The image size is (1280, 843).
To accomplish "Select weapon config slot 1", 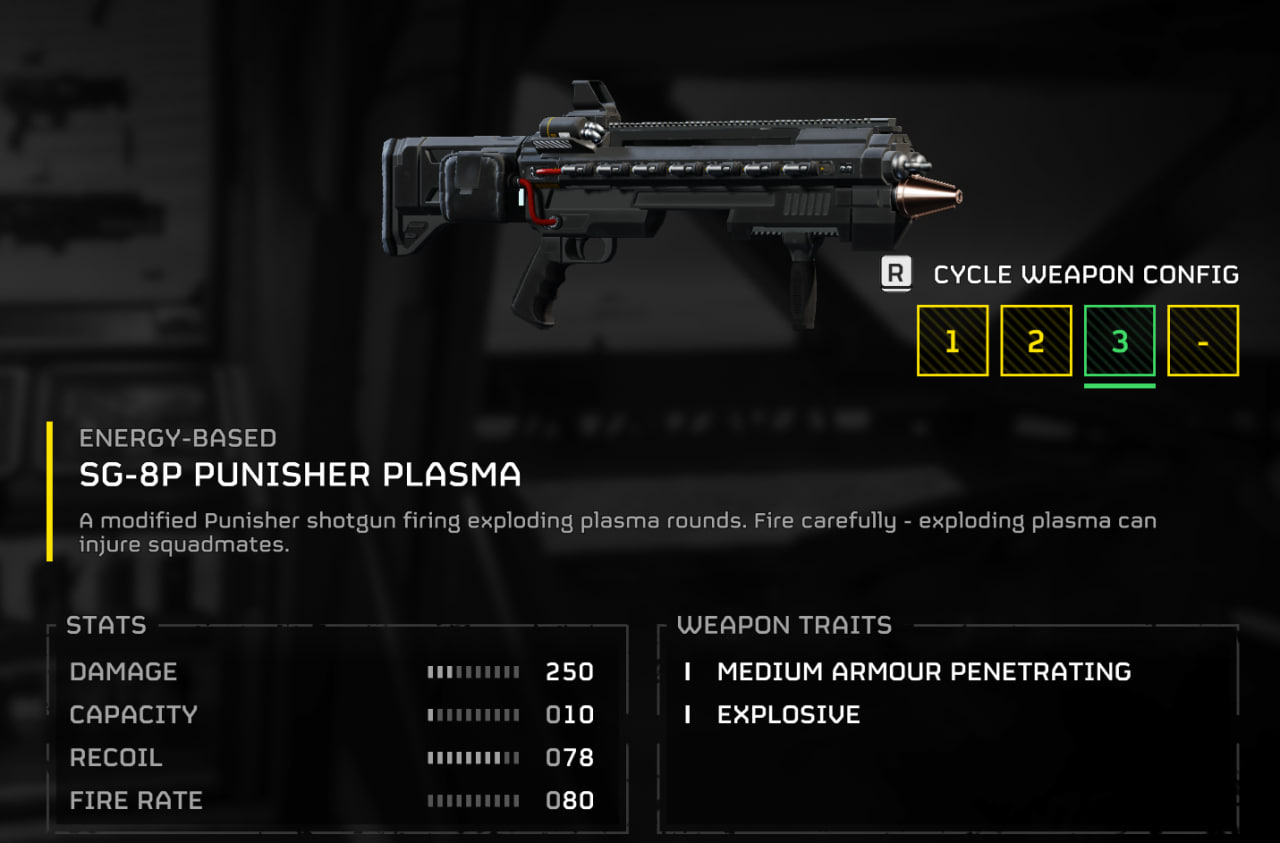I will 952,341.
